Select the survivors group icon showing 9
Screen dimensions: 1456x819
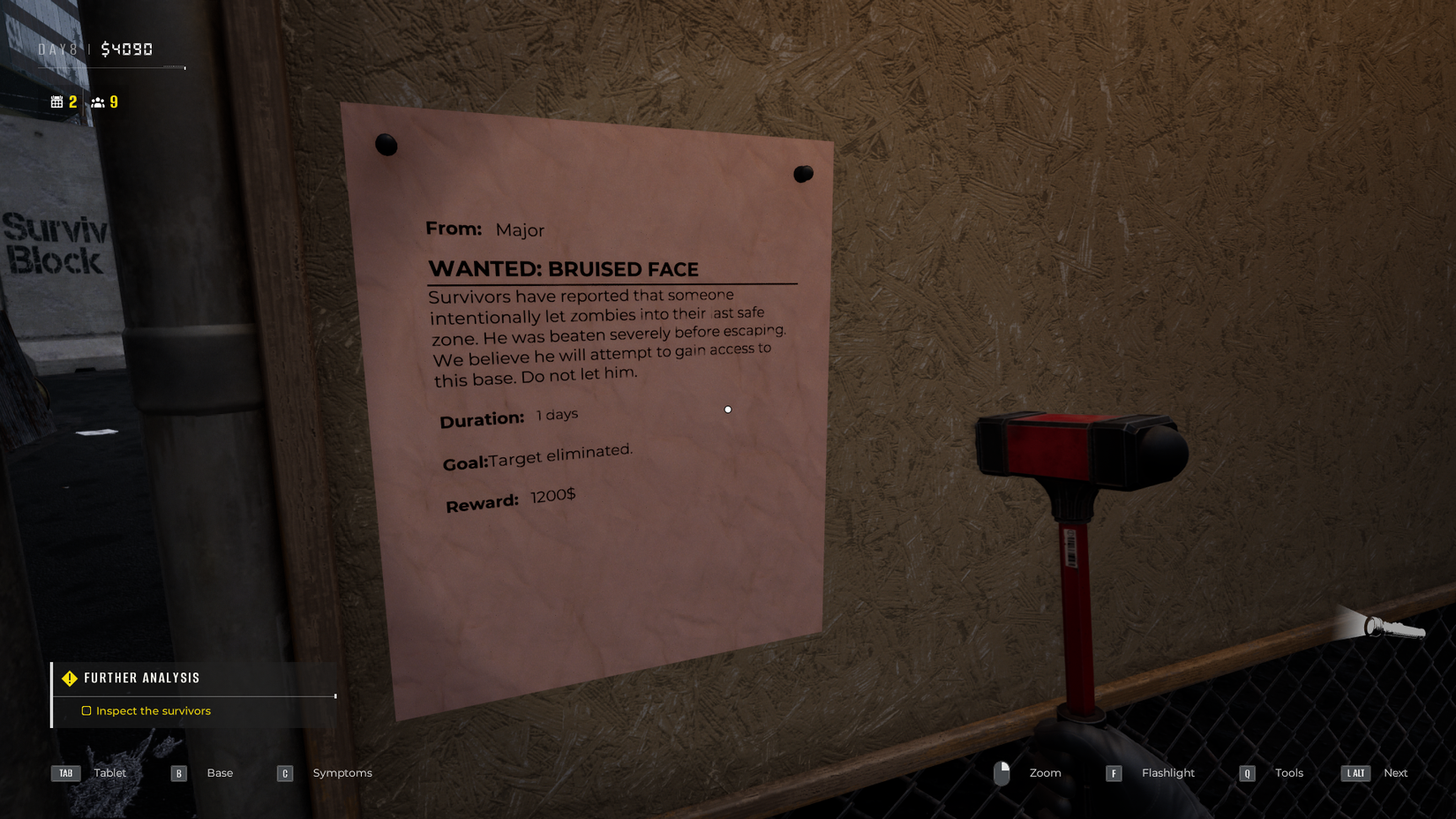[97, 101]
